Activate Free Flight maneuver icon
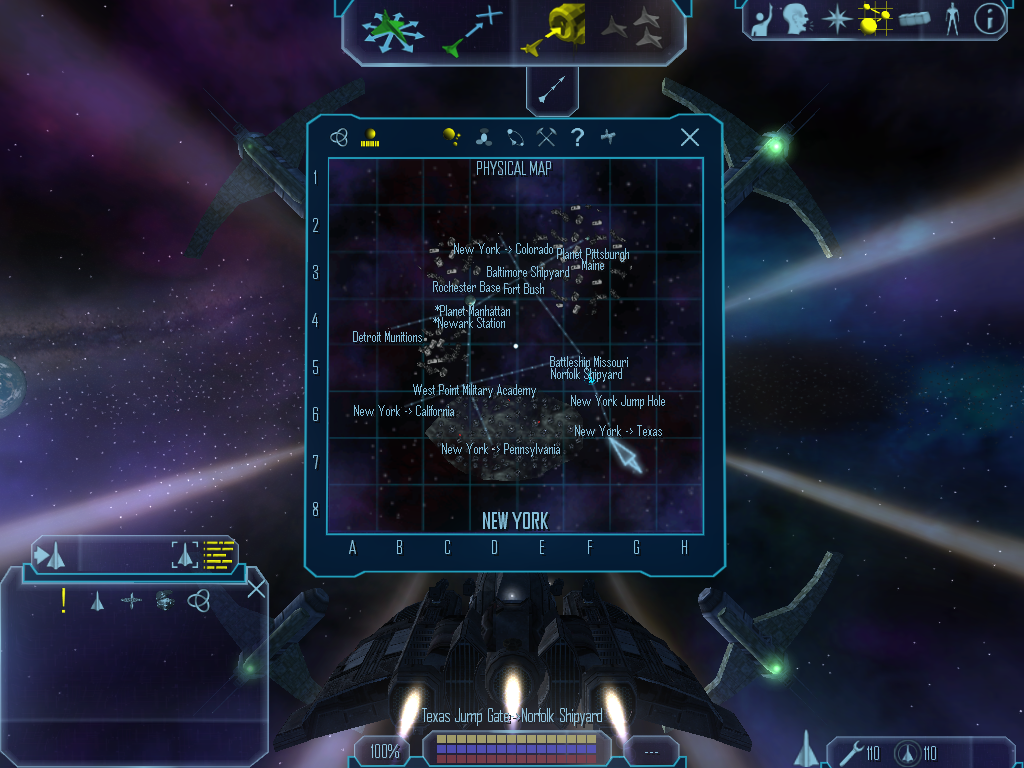This screenshot has width=1024, height=768. [x=393, y=29]
